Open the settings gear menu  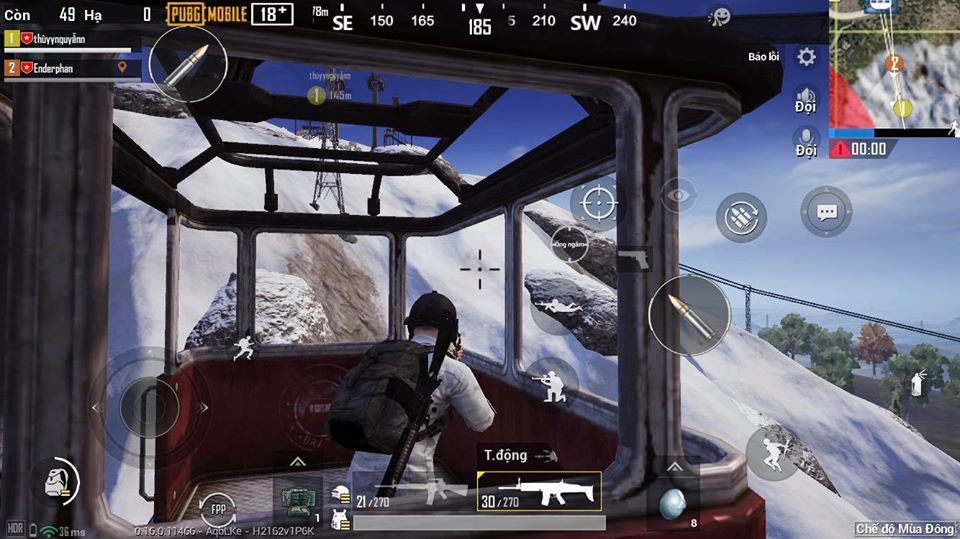[x=806, y=57]
